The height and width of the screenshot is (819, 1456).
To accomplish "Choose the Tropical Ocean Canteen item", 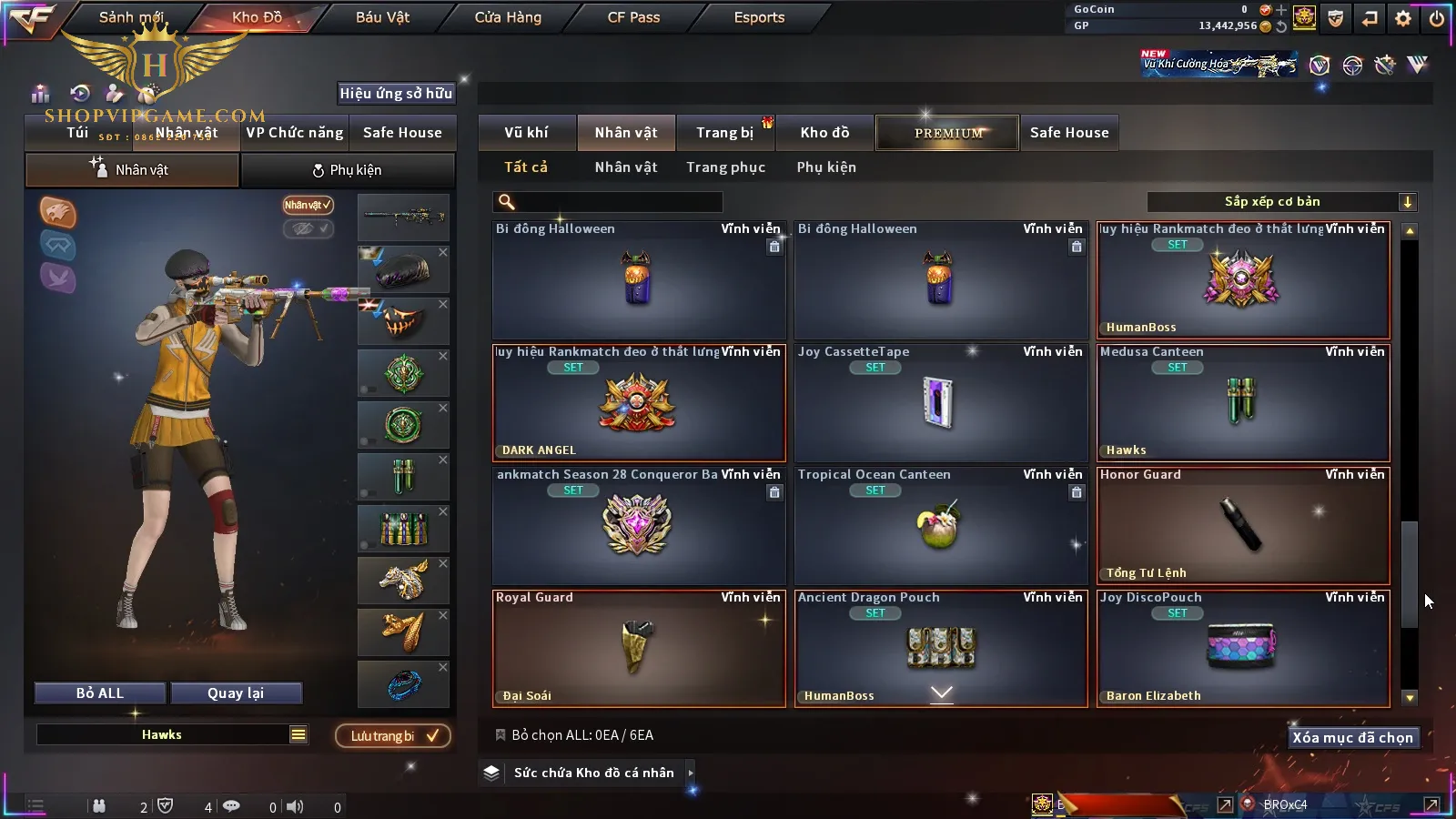I will pyautogui.click(x=941, y=525).
